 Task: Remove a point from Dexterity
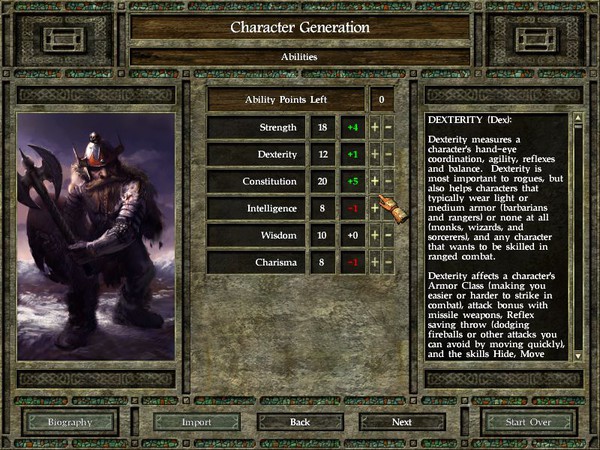389,155
